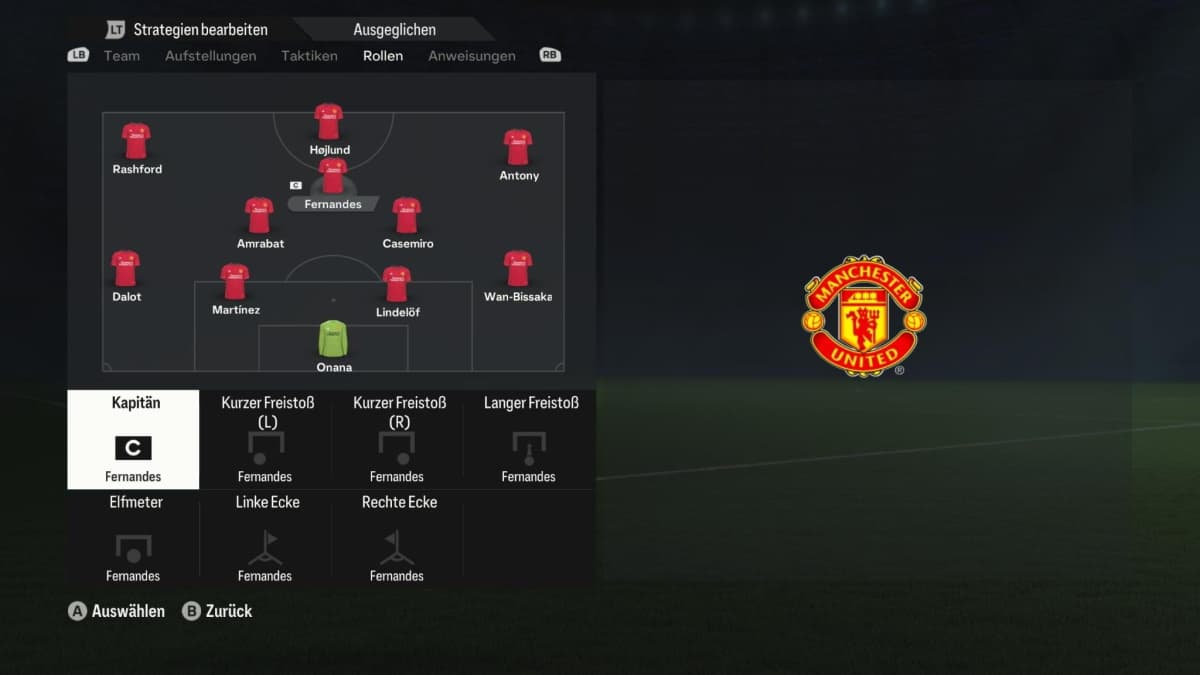Select the Kurzer Freistoß (L) role

266,439
